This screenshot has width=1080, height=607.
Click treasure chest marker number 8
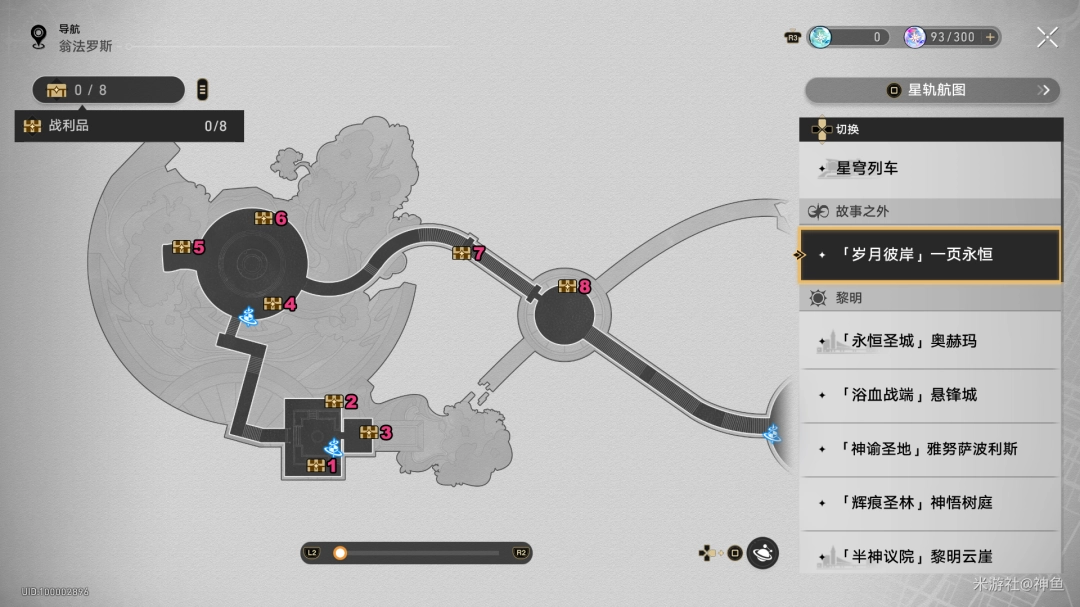[x=568, y=287]
